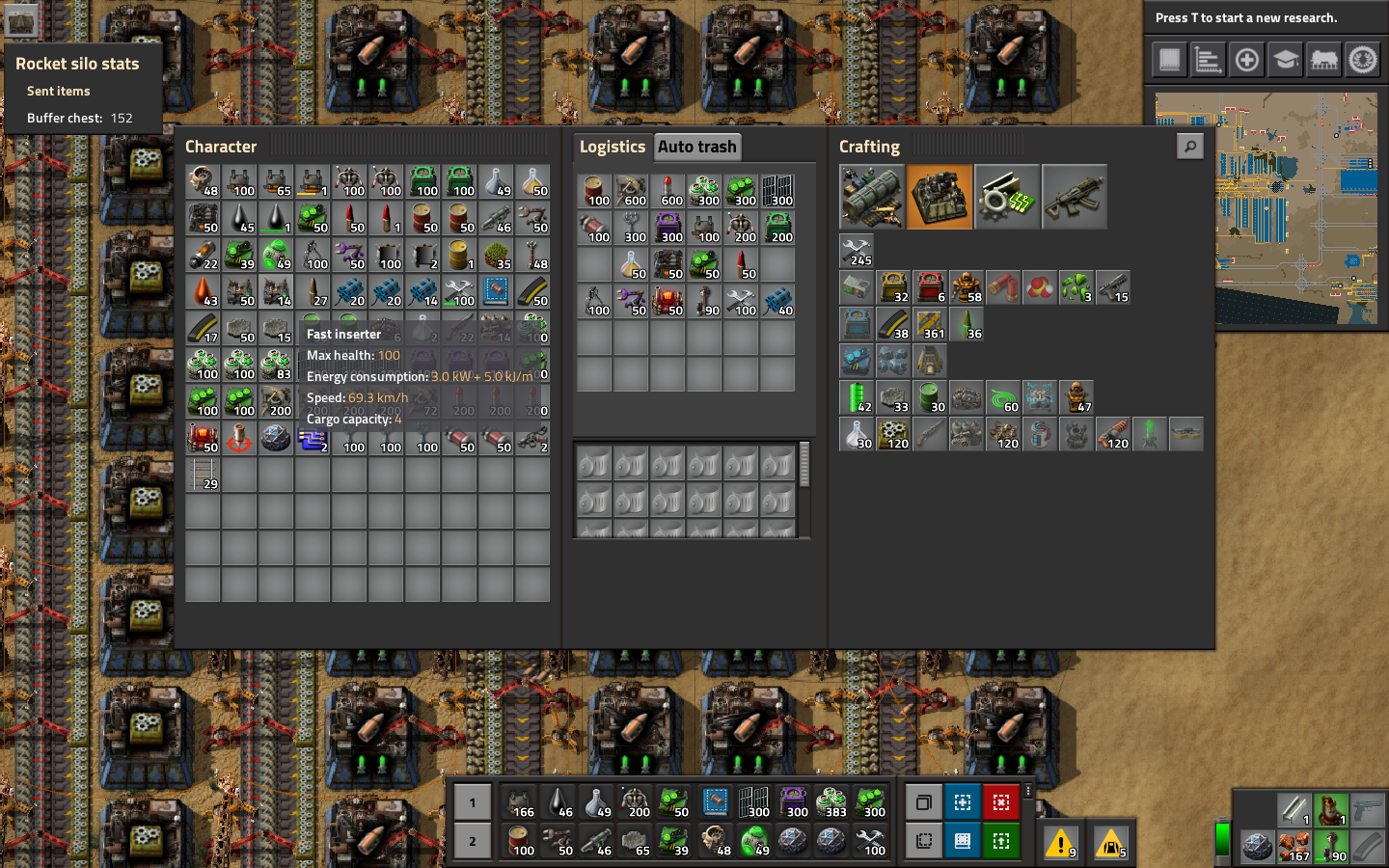Click the crafting search magnifier
The image size is (1389, 868).
click(x=1189, y=145)
